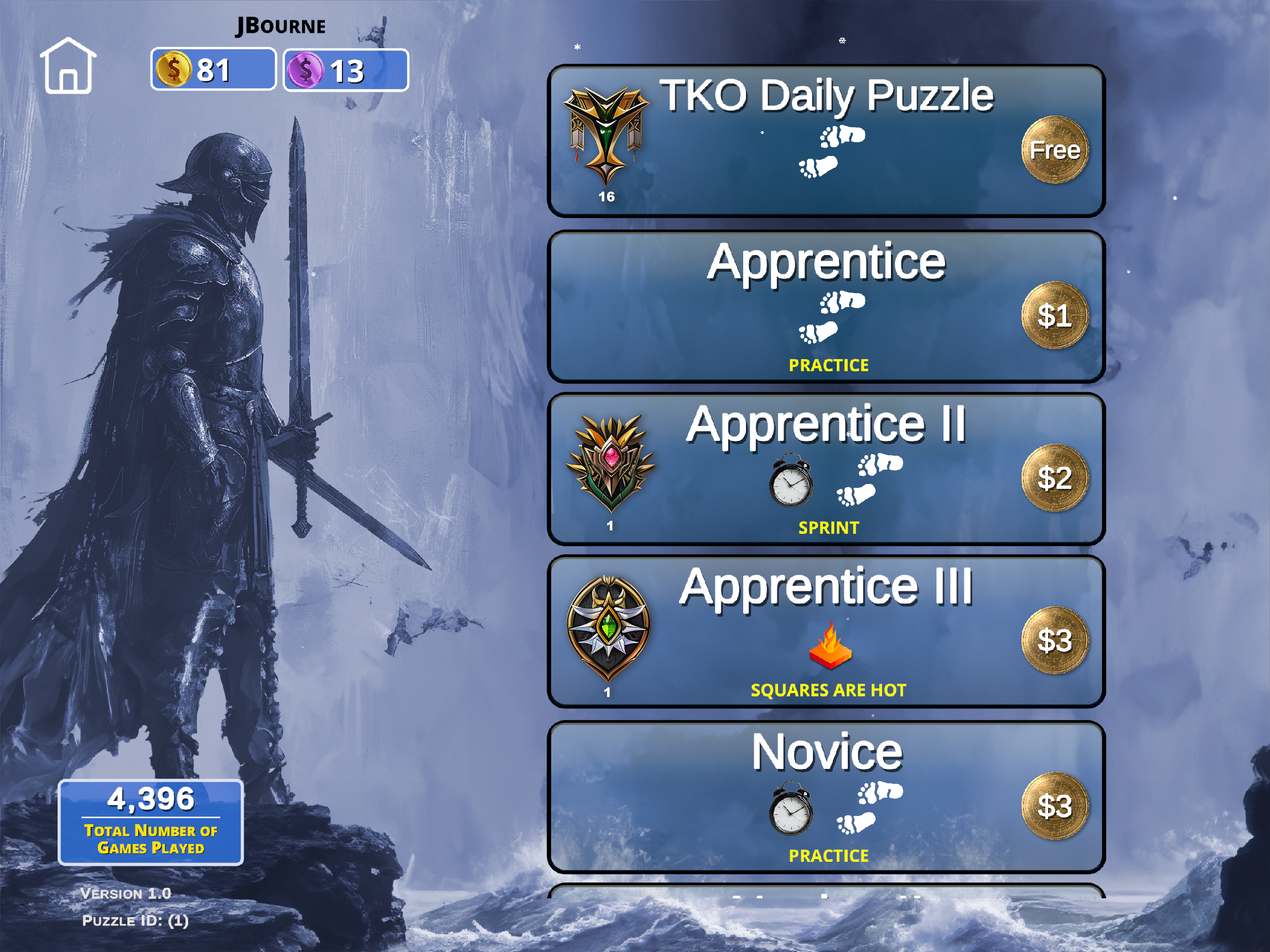Open the gold coin balance
Image resolution: width=1270 pixels, height=952 pixels.
[213, 70]
